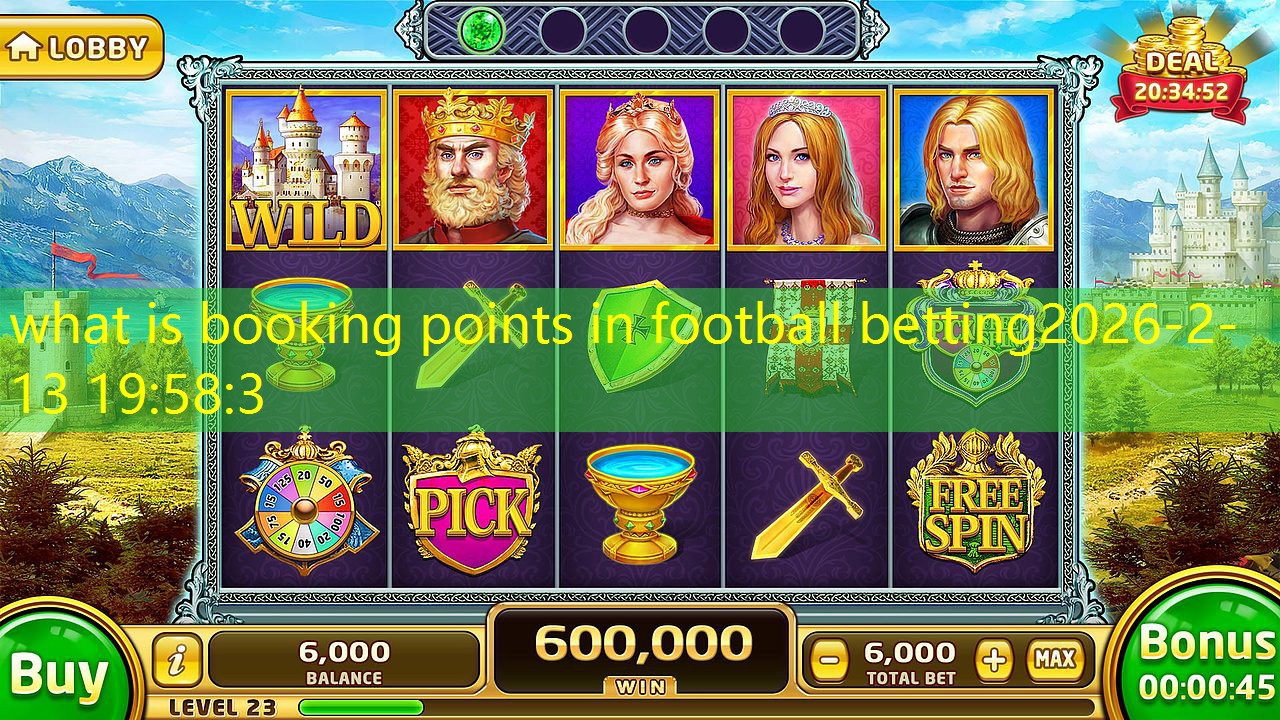
Task: Select the prize wheel symbol
Action: click(x=300, y=505)
